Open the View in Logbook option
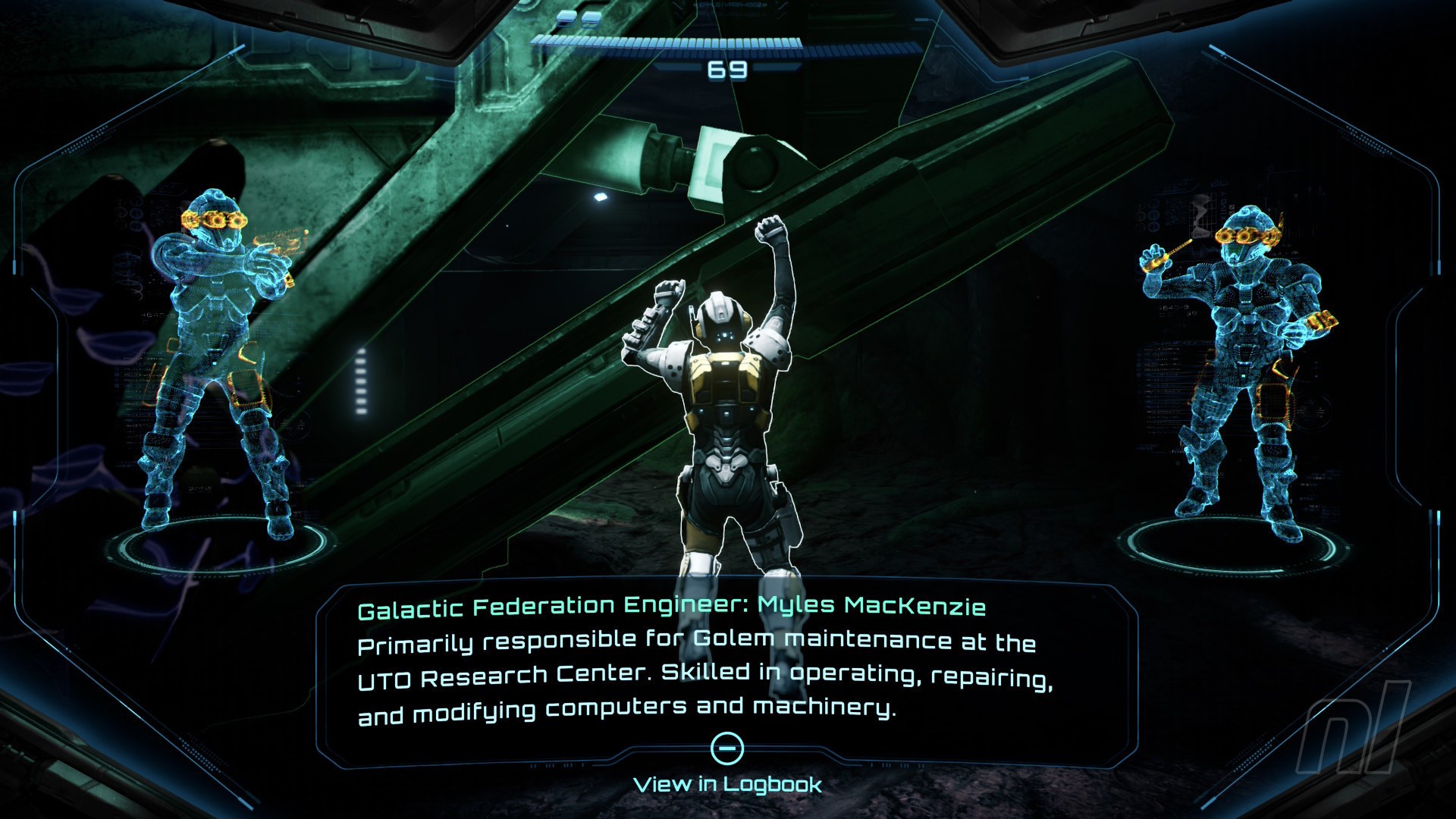1456x819 pixels. (727, 783)
